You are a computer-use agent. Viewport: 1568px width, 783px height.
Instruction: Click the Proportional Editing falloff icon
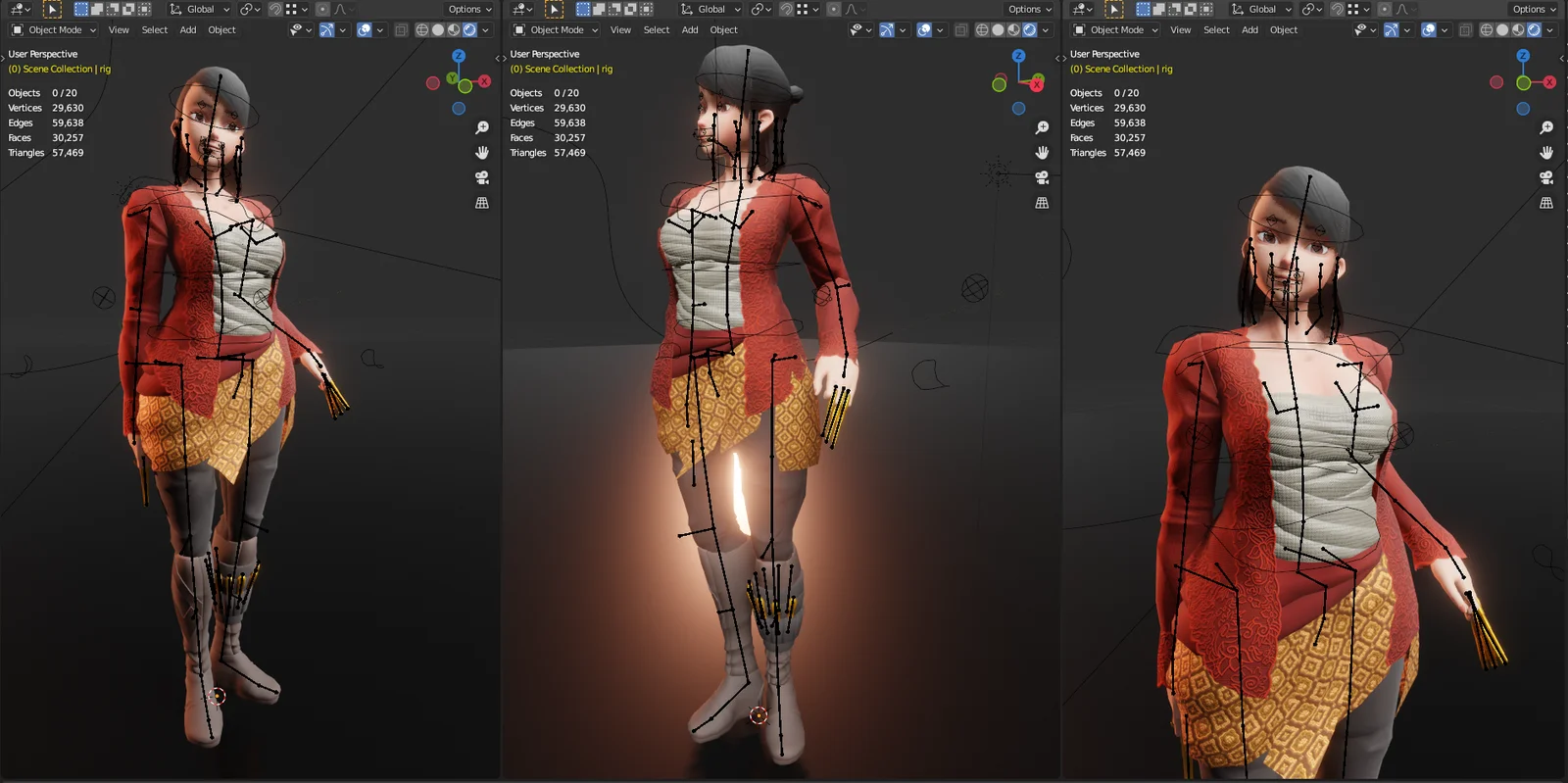[342, 9]
